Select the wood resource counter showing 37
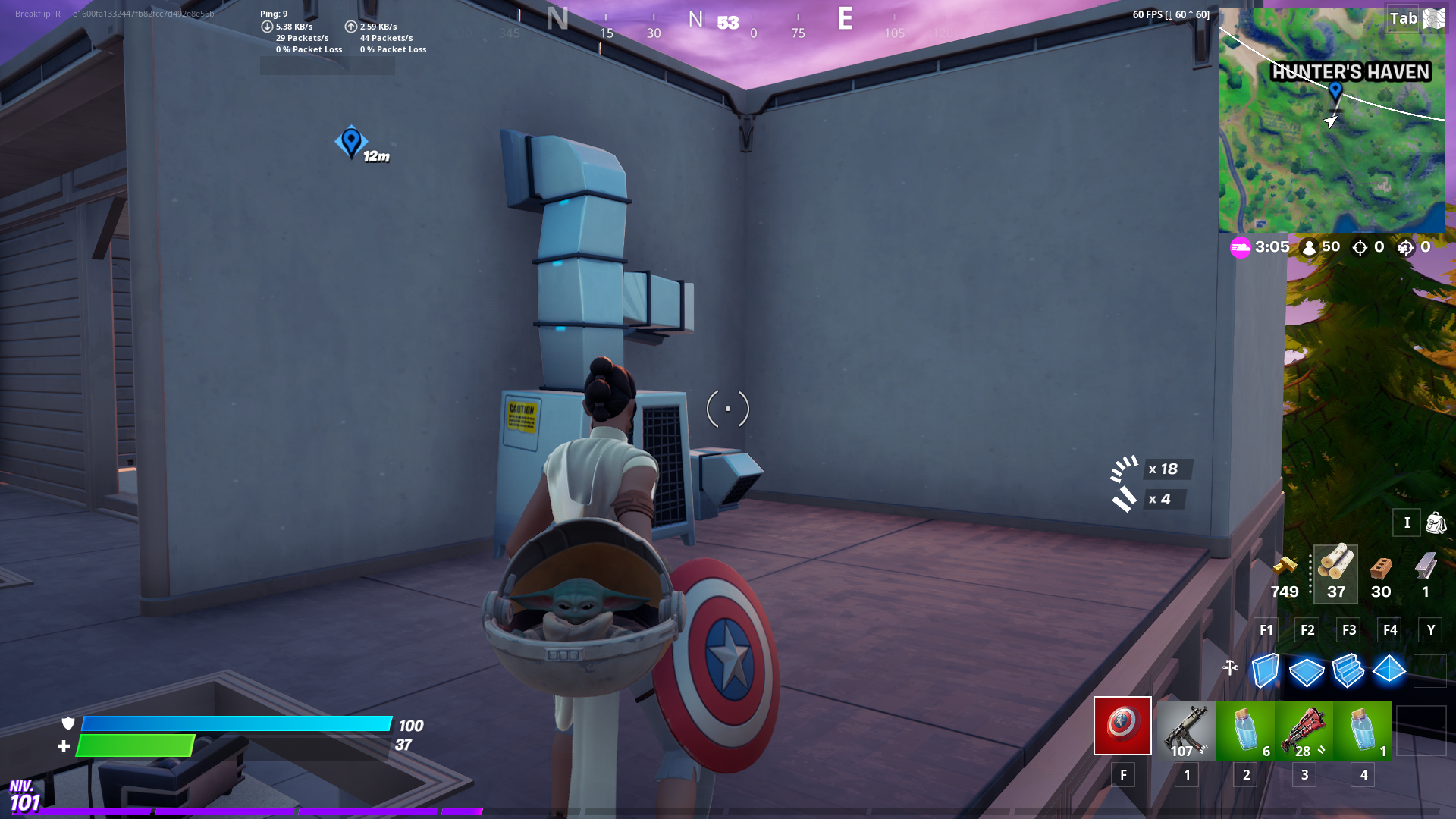The width and height of the screenshot is (1456, 819). click(x=1335, y=575)
